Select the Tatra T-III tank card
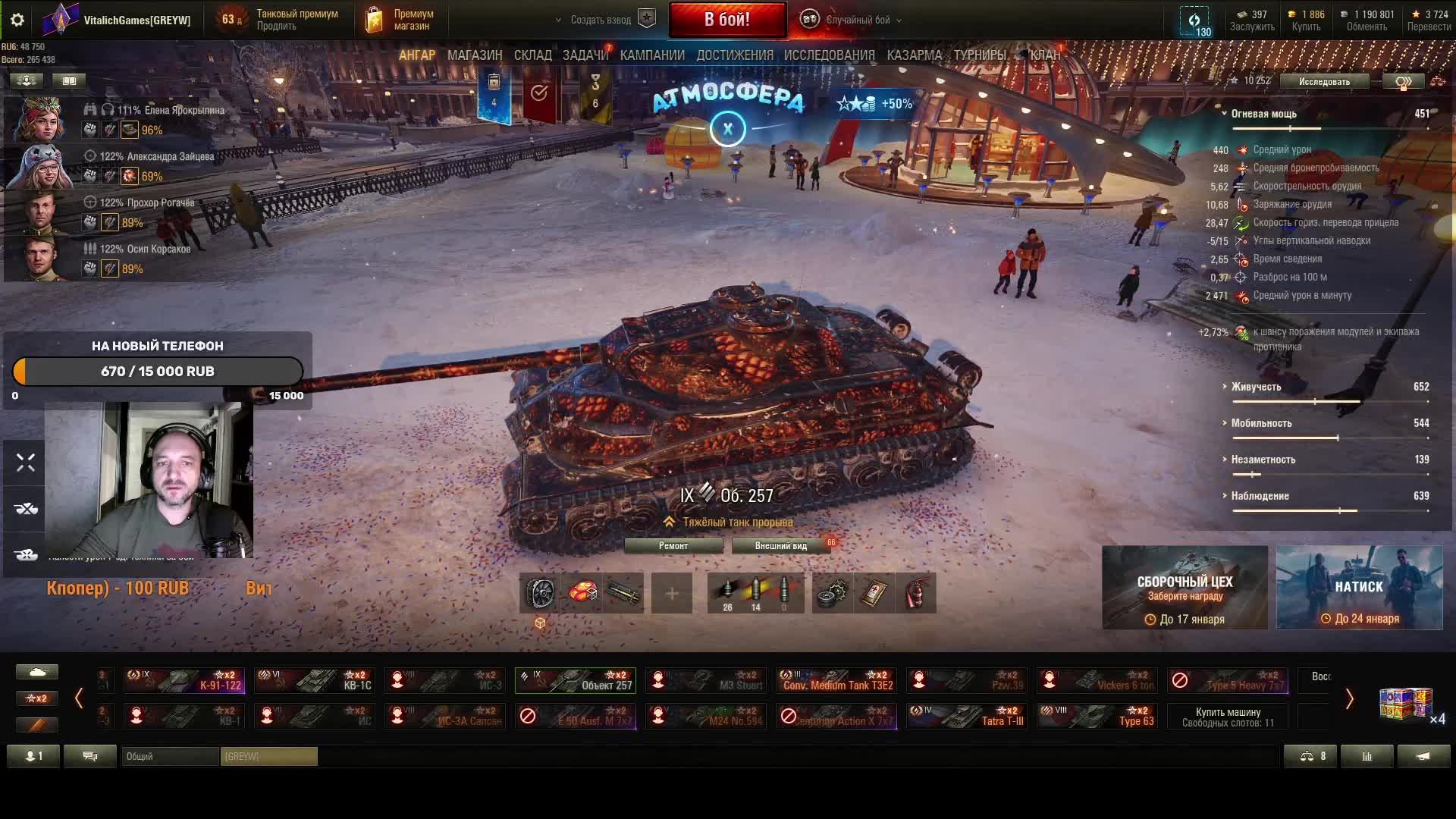Image resolution: width=1456 pixels, height=819 pixels. point(968,716)
